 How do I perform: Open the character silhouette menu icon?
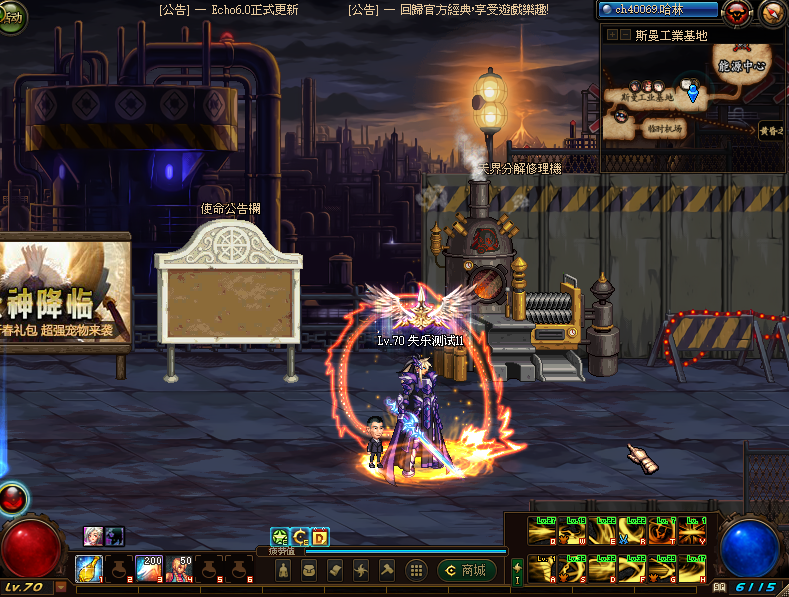pos(283,570)
